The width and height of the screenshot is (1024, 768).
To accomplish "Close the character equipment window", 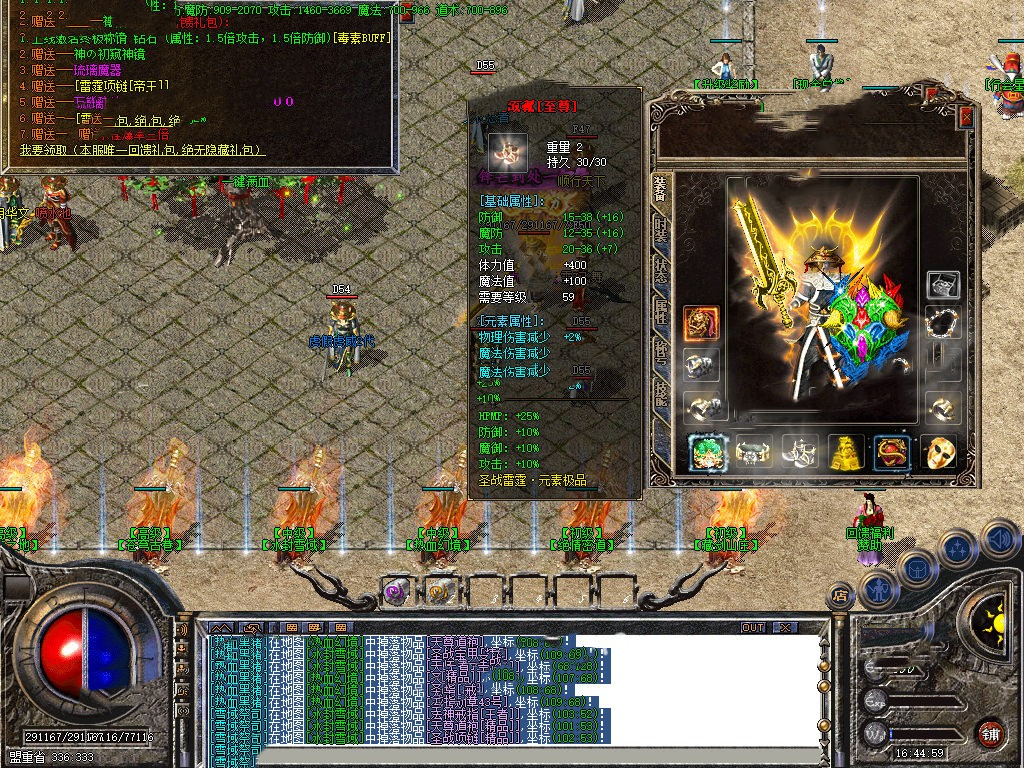I will (966, 116).
